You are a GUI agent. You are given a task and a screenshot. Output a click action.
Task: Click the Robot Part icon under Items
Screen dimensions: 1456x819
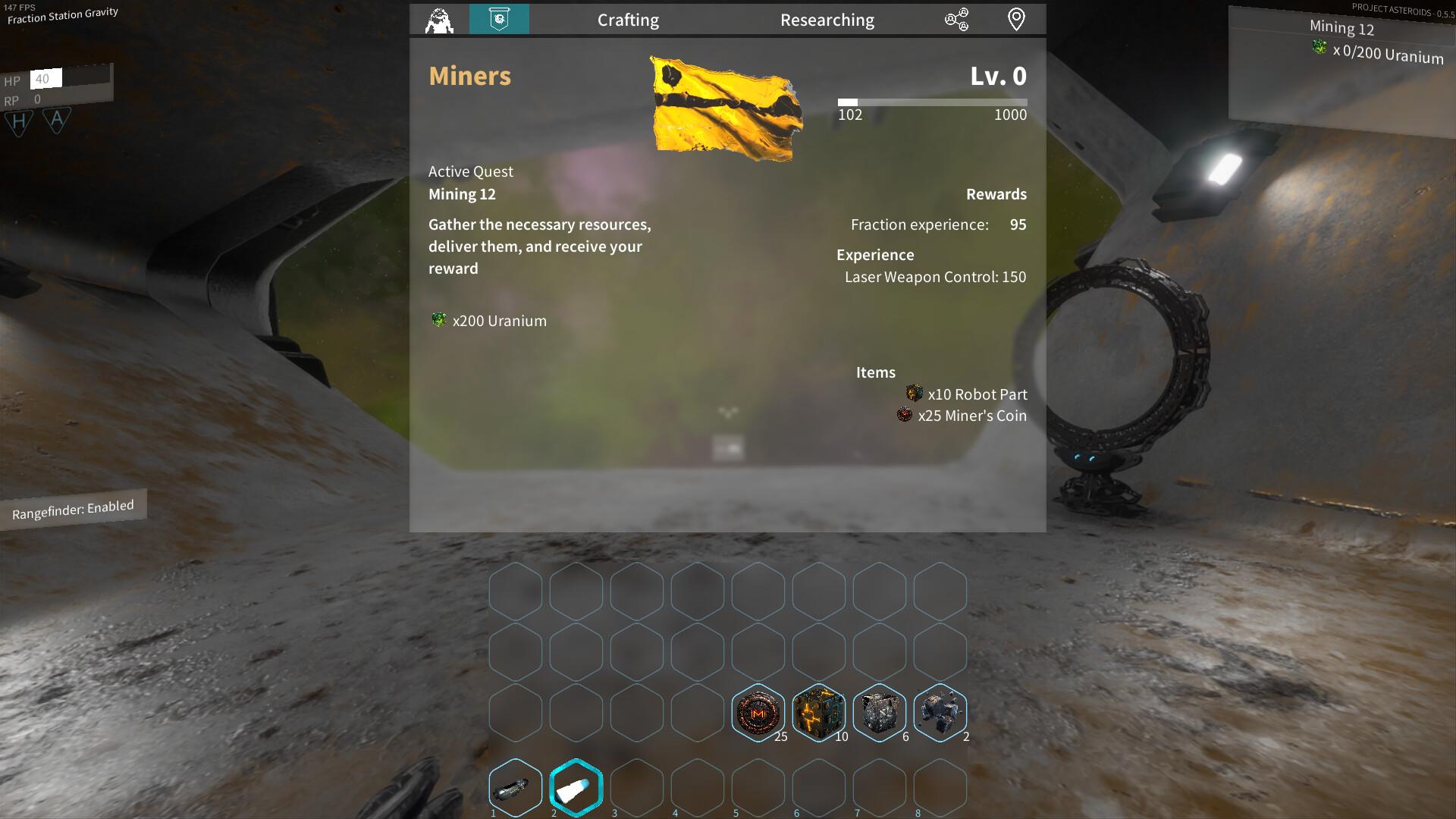pos(915,394)
